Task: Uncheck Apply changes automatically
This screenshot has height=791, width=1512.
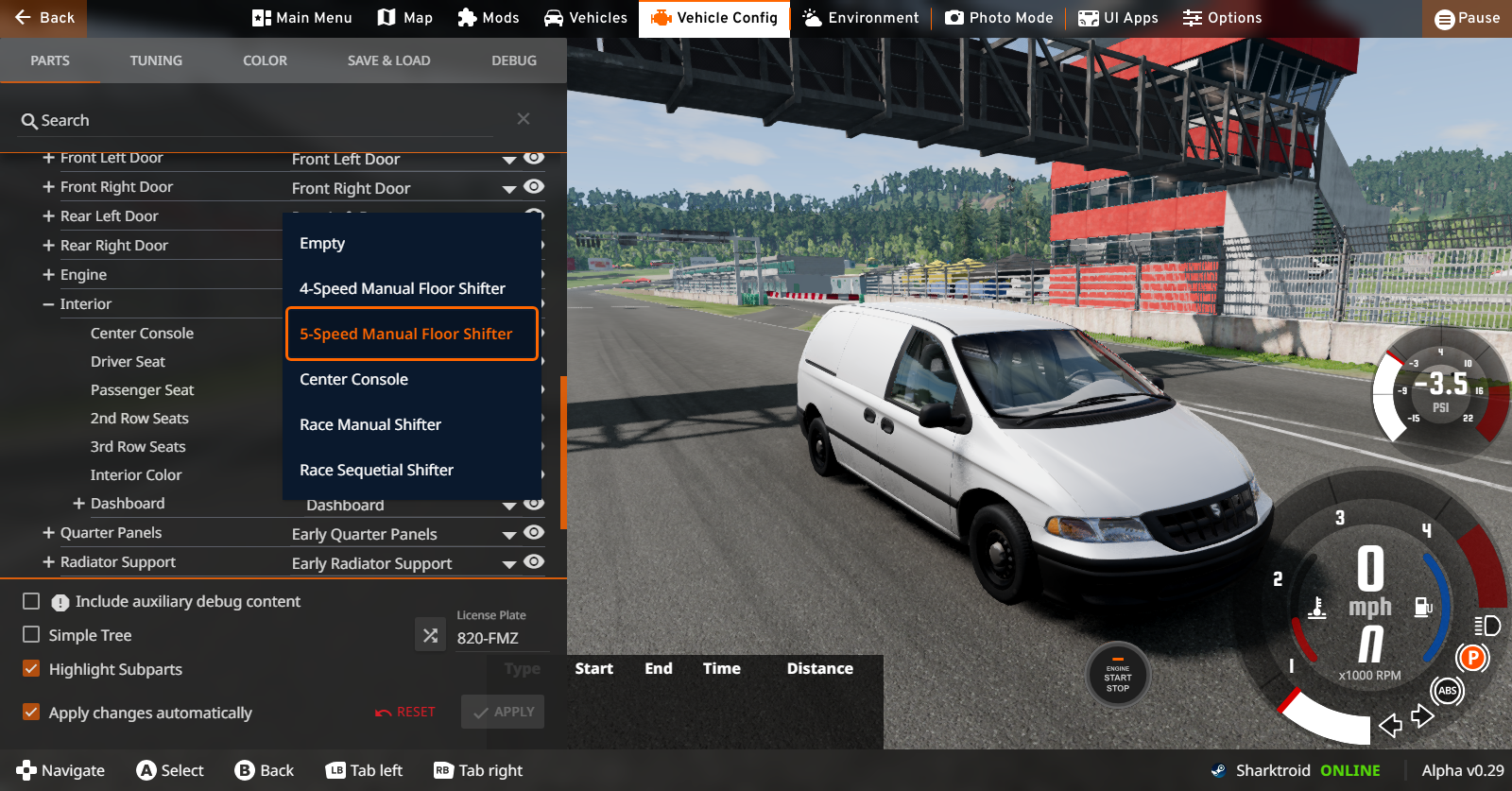Action: pos(31,713)
